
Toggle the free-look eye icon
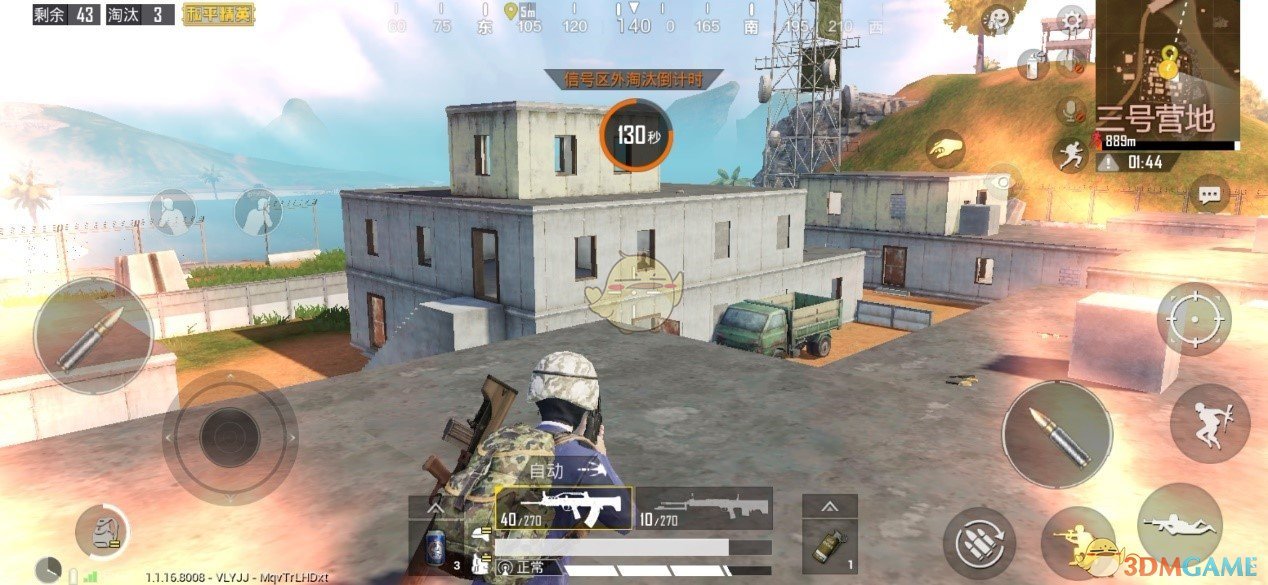click(x=1001, y=182)
